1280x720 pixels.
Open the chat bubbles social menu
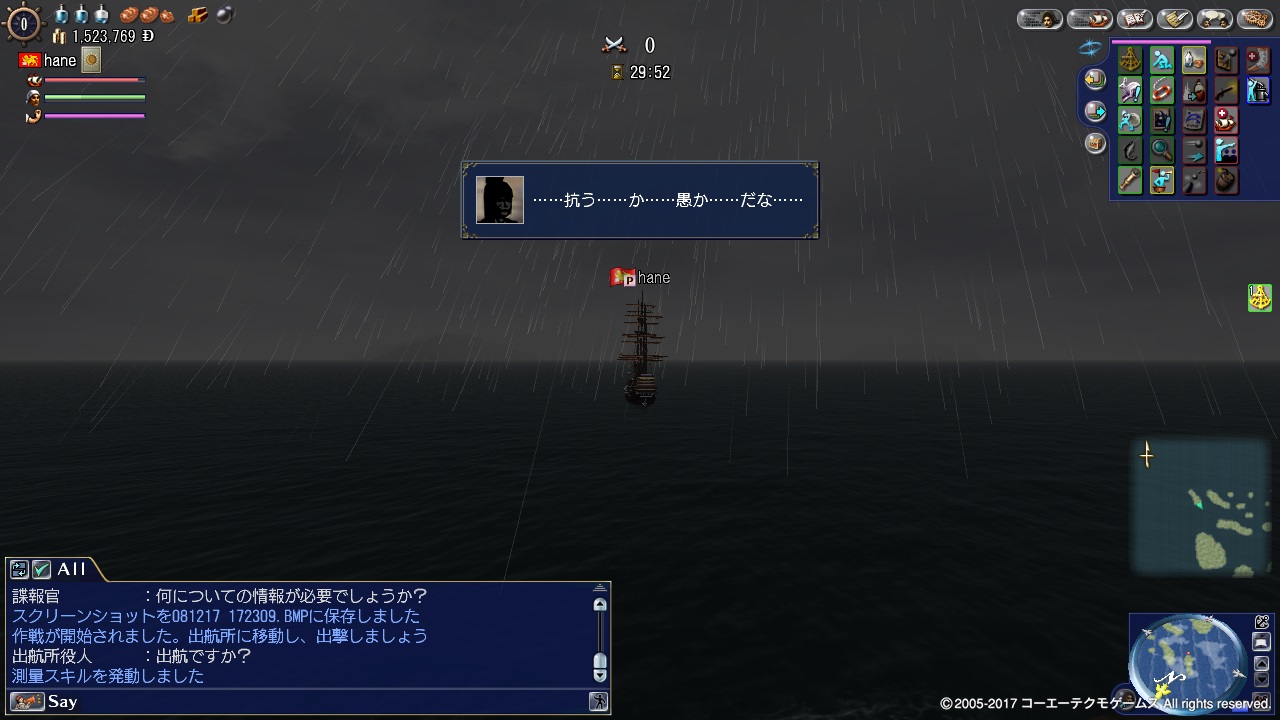click(x=1214, y=19)
